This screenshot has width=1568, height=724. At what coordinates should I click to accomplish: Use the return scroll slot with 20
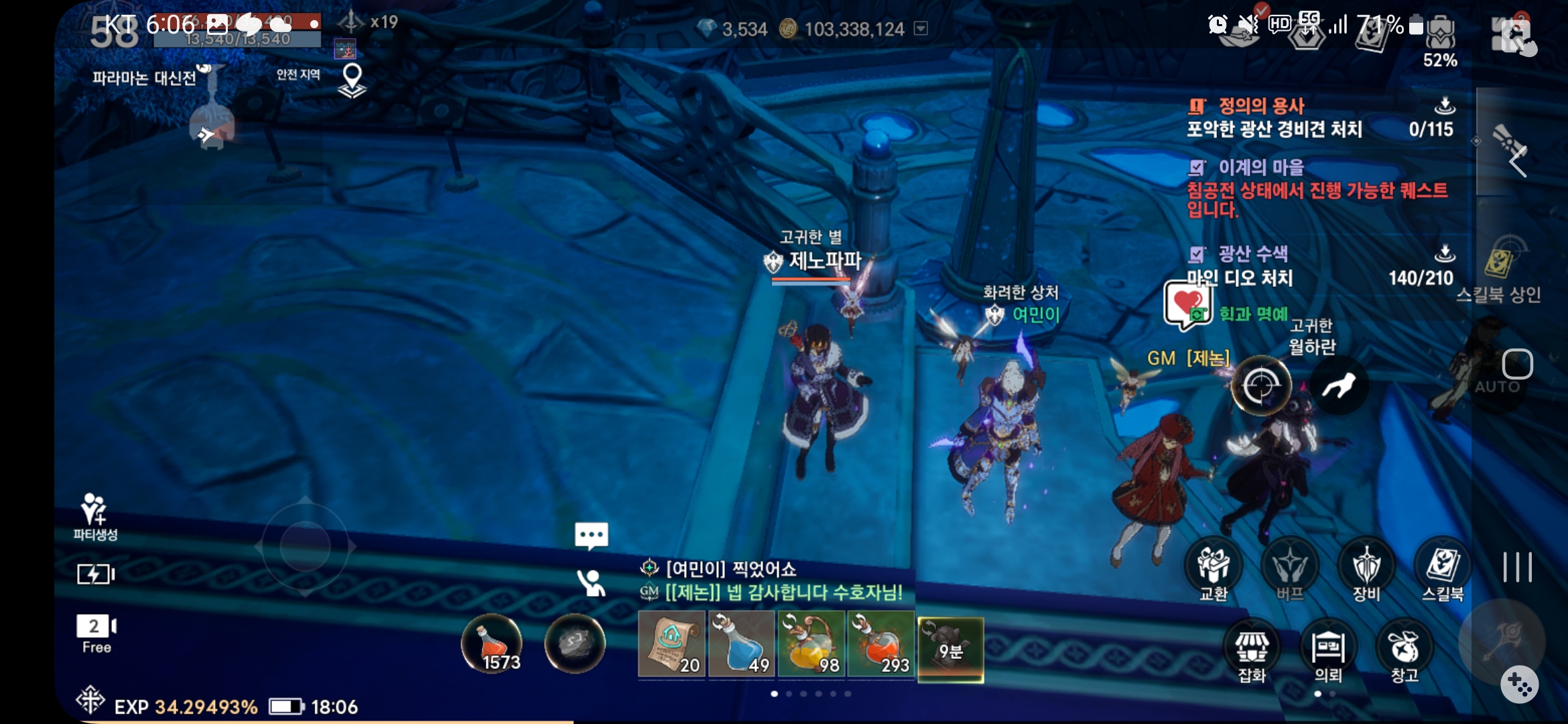[671, 645]
